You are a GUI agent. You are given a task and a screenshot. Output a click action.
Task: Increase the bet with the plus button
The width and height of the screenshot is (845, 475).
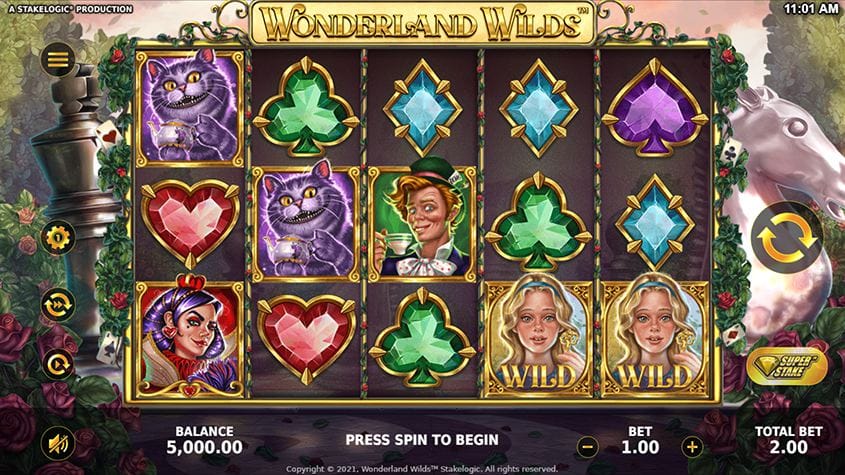(x=691, y=447)
